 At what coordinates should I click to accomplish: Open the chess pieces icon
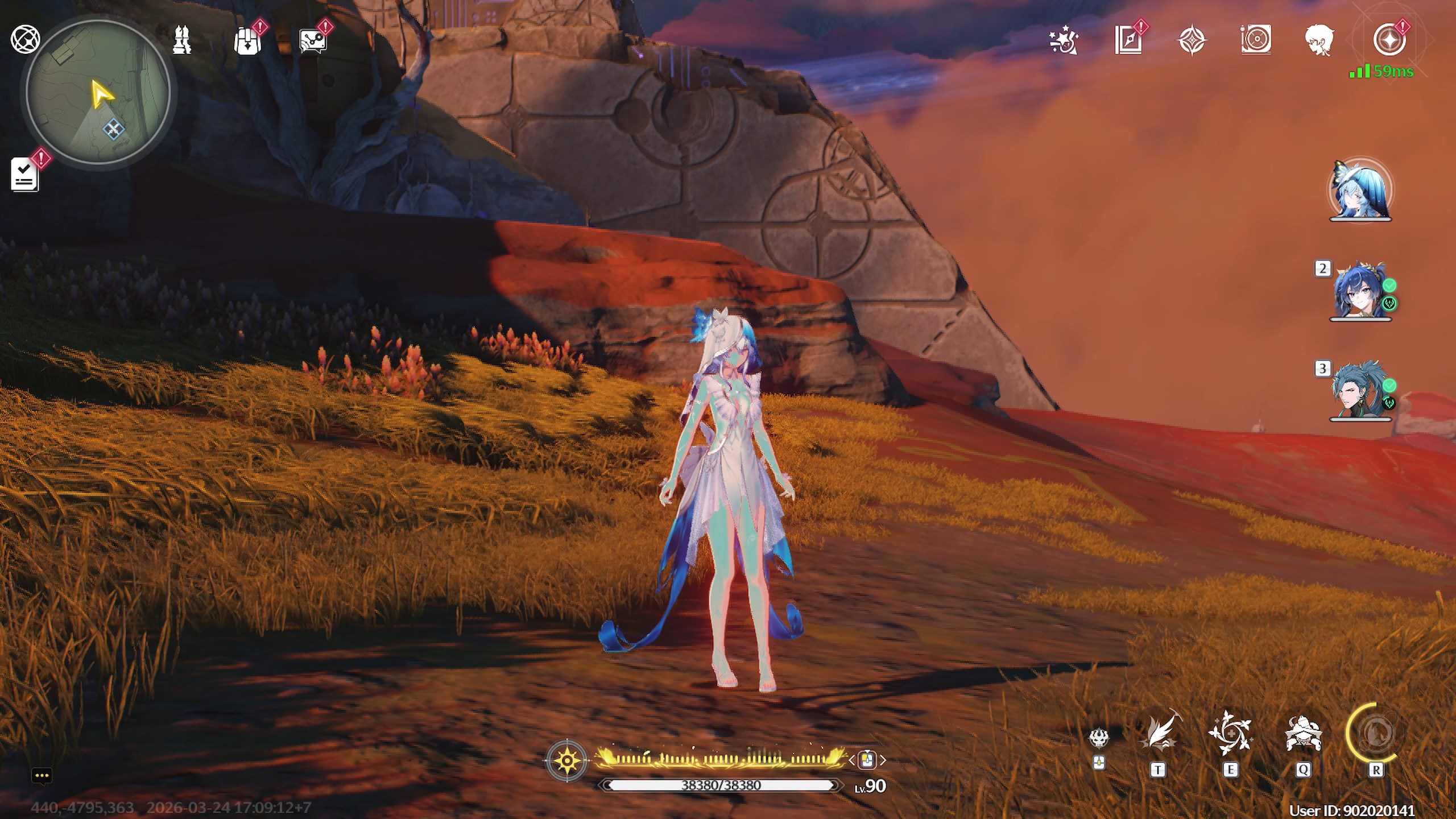point(182,40)
